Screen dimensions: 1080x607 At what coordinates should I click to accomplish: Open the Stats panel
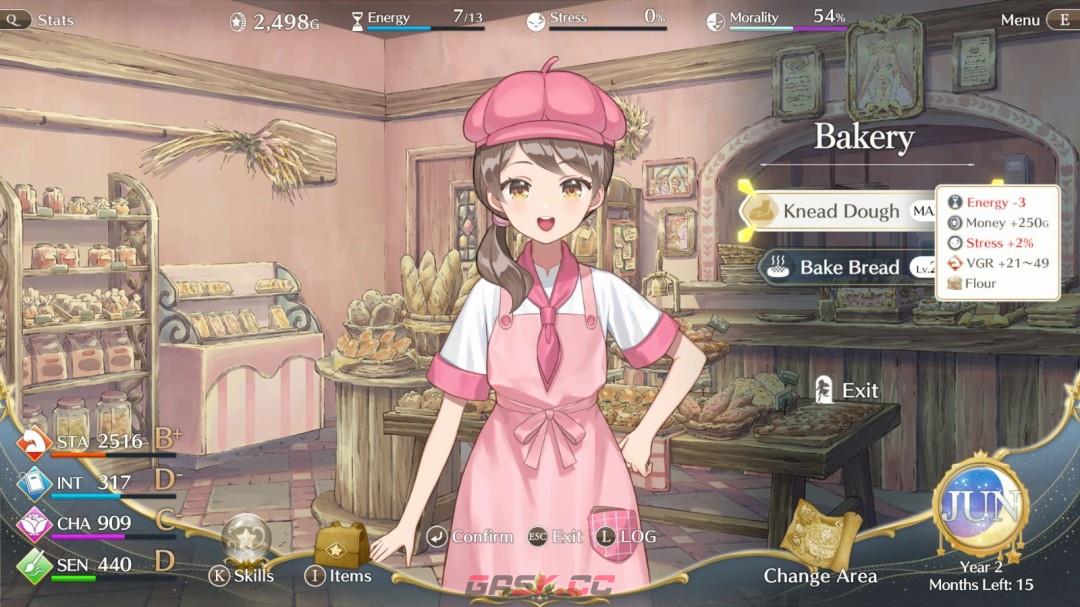tap(44, 19)
